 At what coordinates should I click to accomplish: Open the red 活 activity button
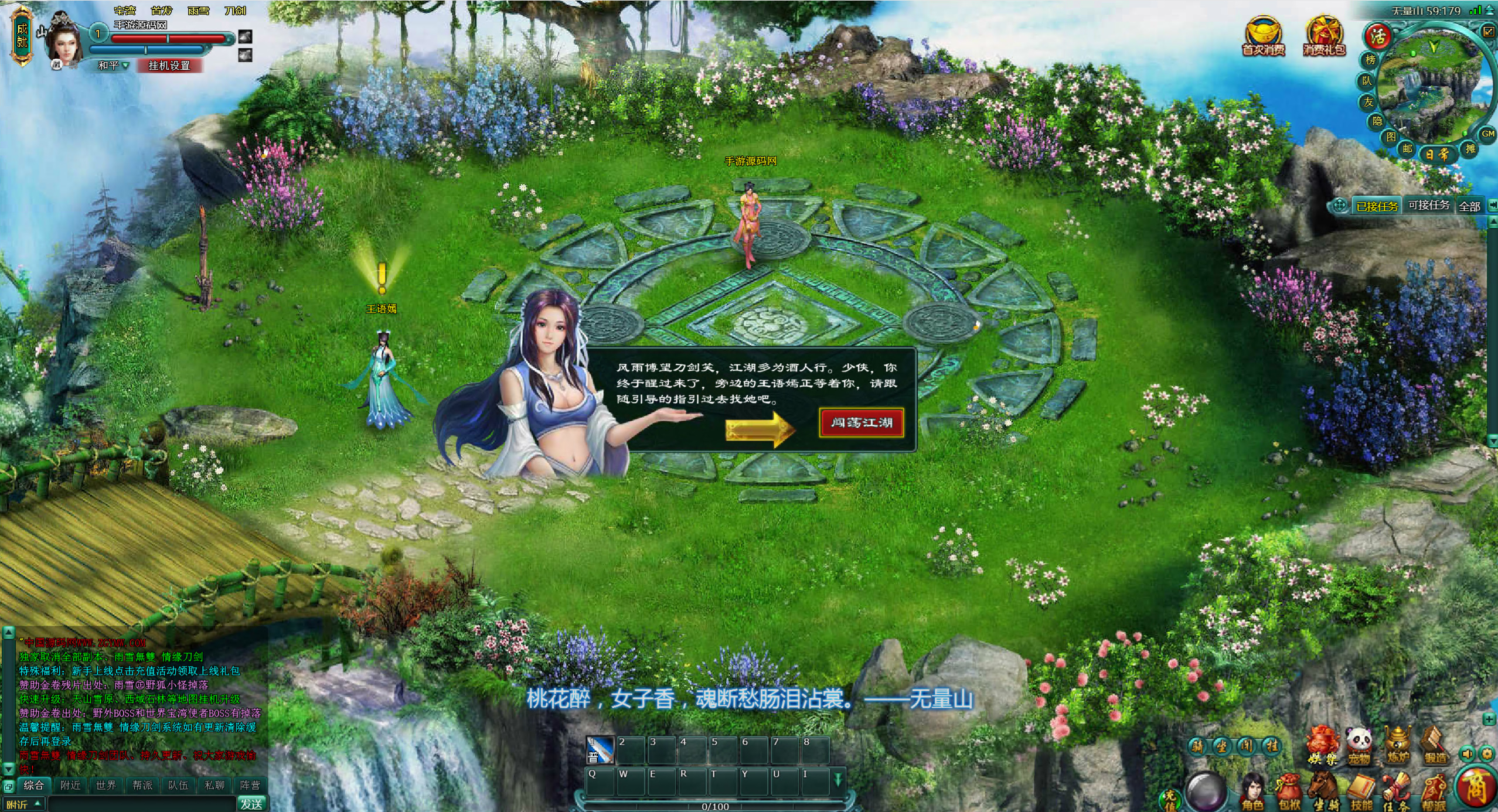(1378, 36)
